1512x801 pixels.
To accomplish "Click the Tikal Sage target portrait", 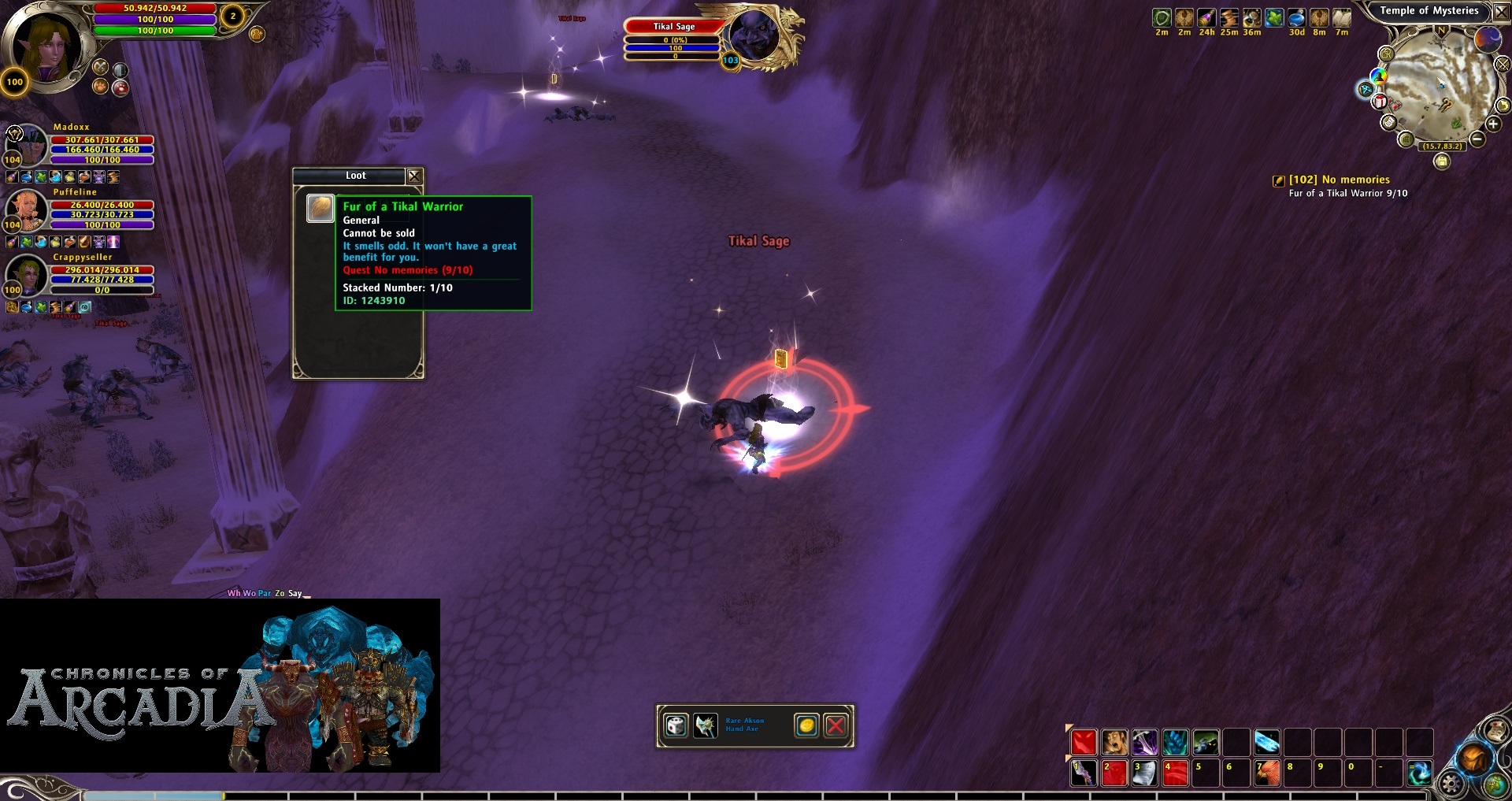I will 754,37.
